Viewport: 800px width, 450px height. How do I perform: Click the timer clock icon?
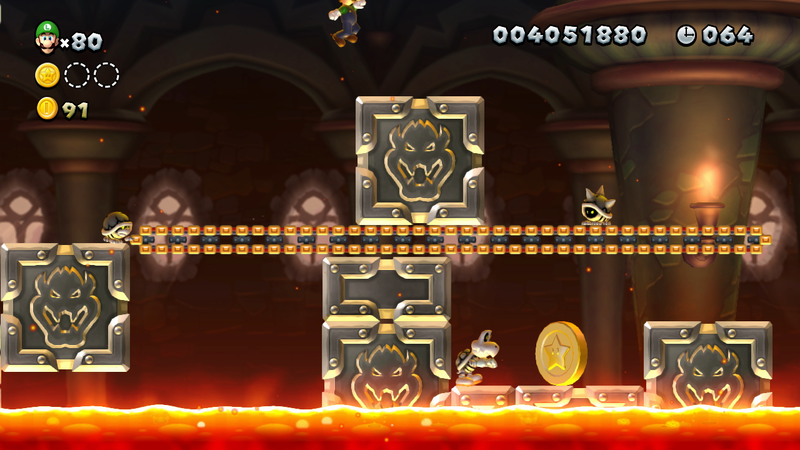click(x=687, y=35)
